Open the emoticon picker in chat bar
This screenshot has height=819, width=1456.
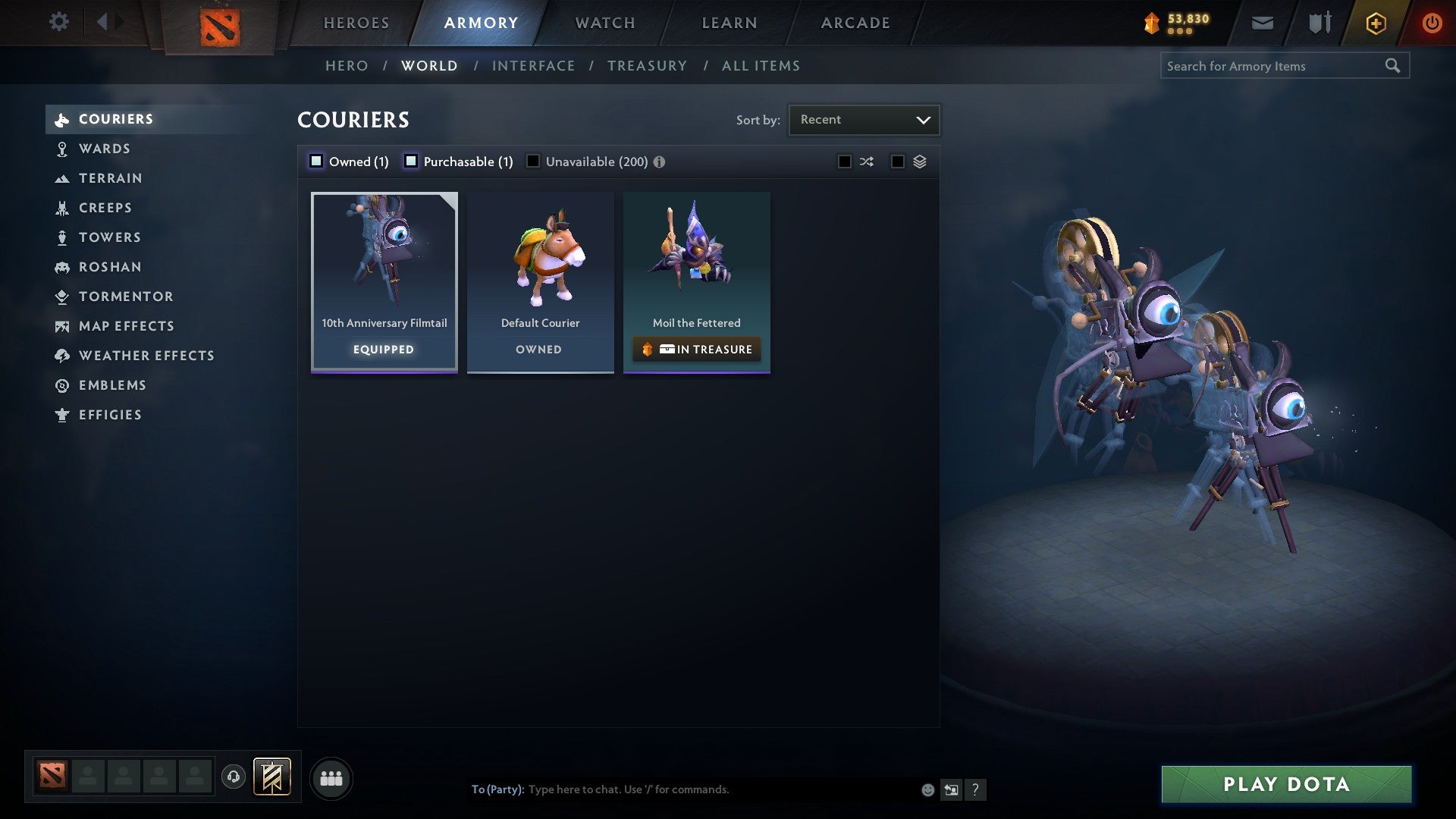[x=927, y=789]
